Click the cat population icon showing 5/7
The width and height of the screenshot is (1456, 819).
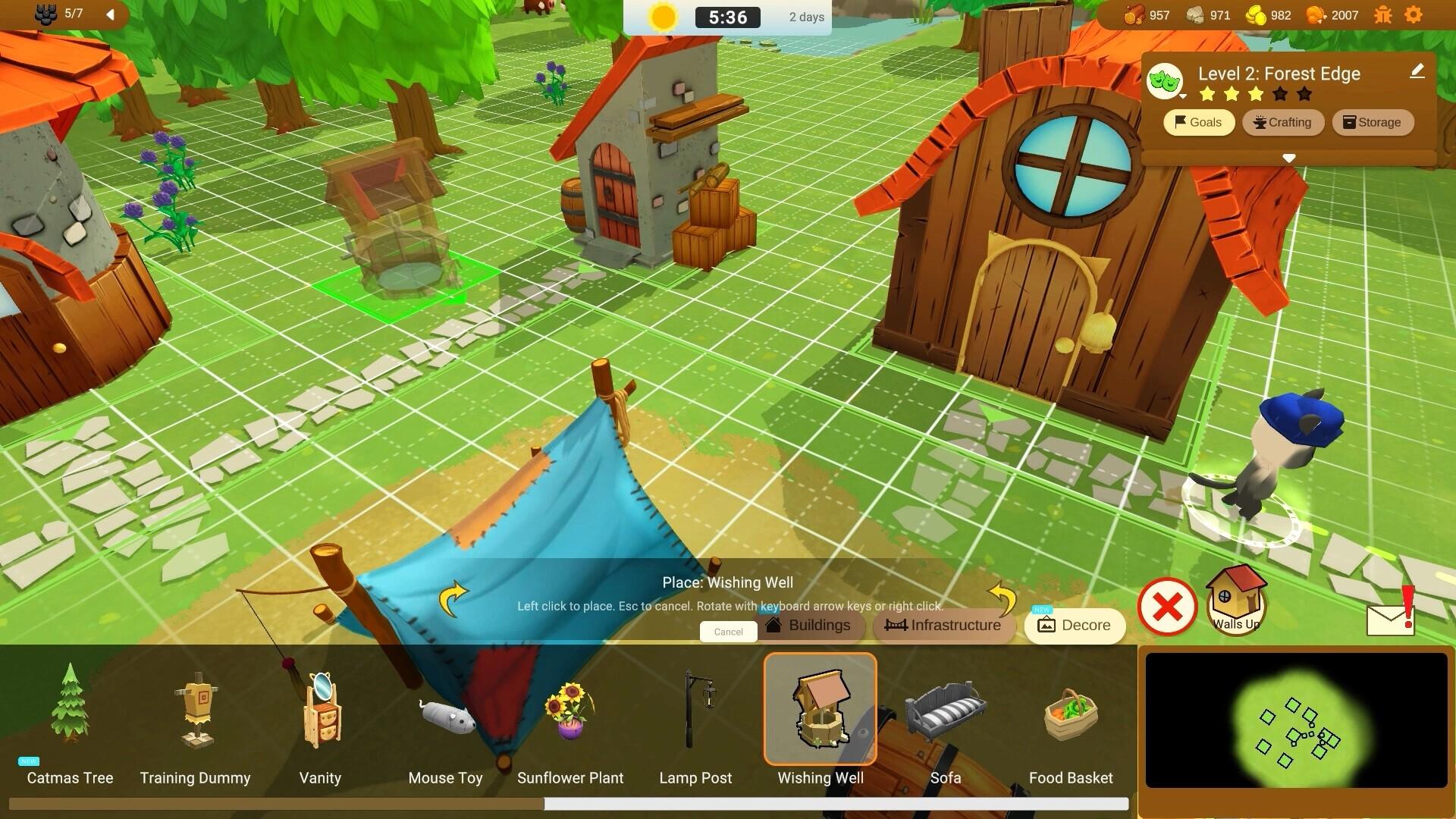click(47, 13)
